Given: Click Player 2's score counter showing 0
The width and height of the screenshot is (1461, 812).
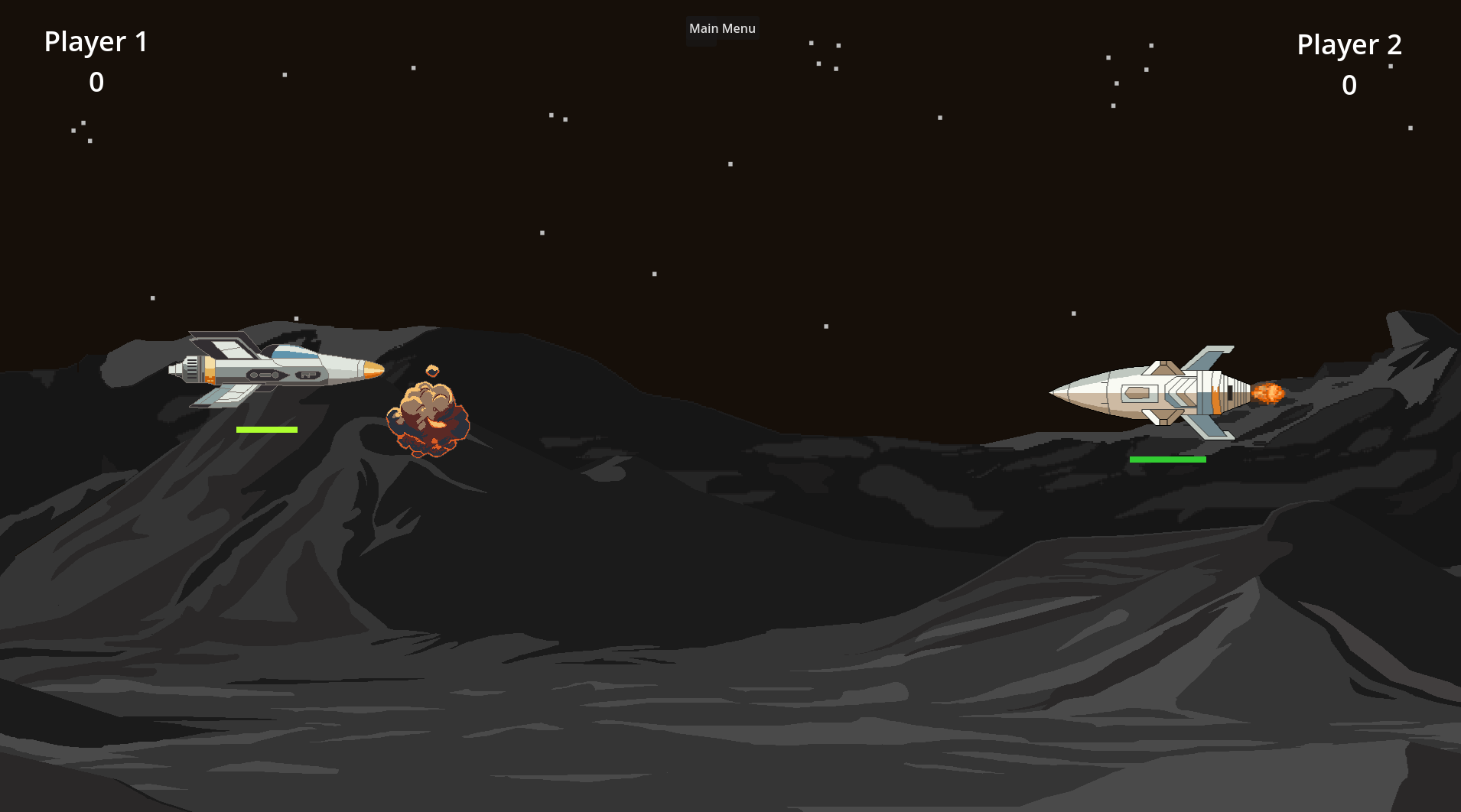Looking at the screenshot, I should click(x=1349, y=86).
